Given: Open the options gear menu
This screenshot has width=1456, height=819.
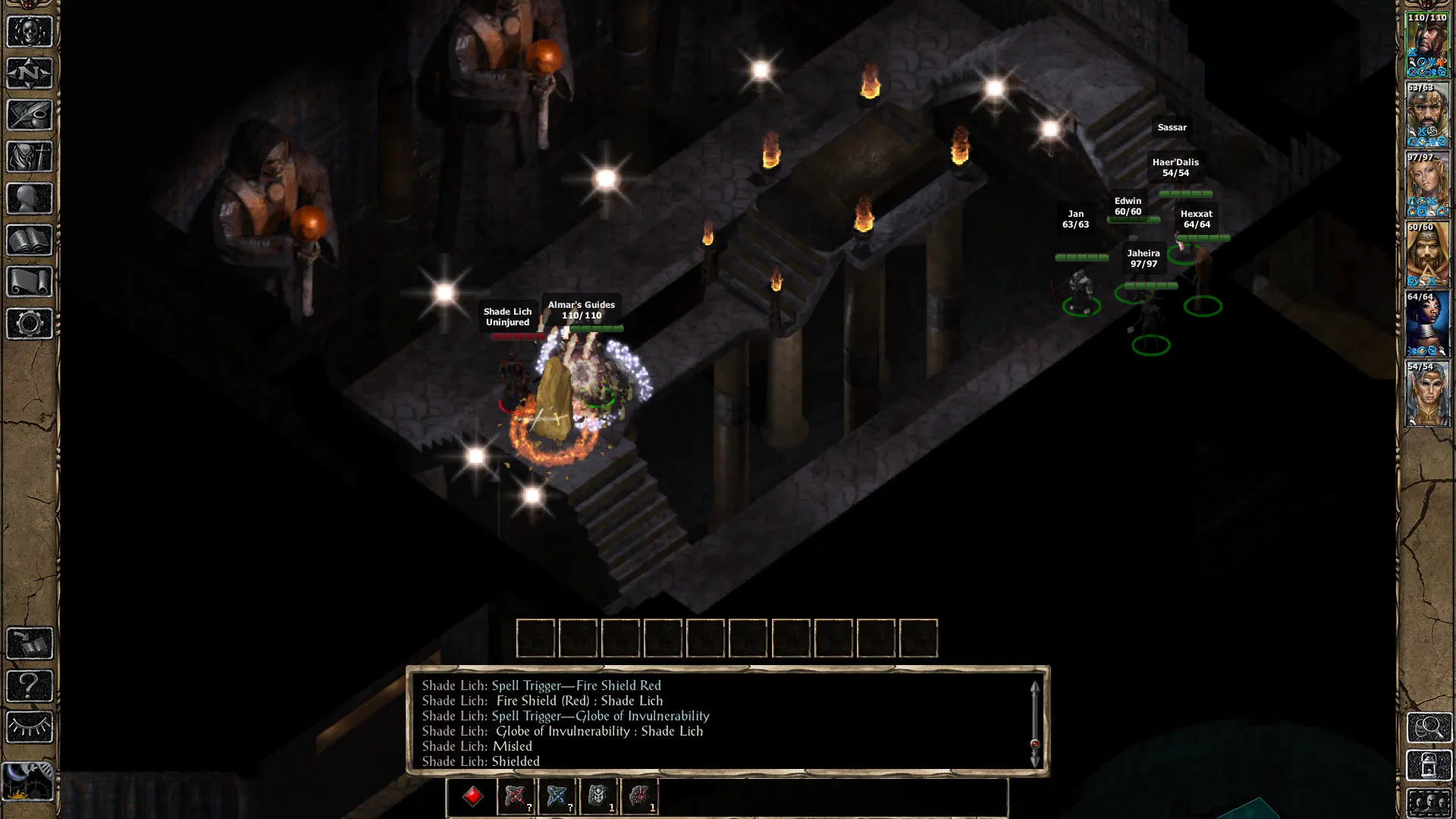Looking at the screenshot, I should pyautogui.click(x=30, y=324).
